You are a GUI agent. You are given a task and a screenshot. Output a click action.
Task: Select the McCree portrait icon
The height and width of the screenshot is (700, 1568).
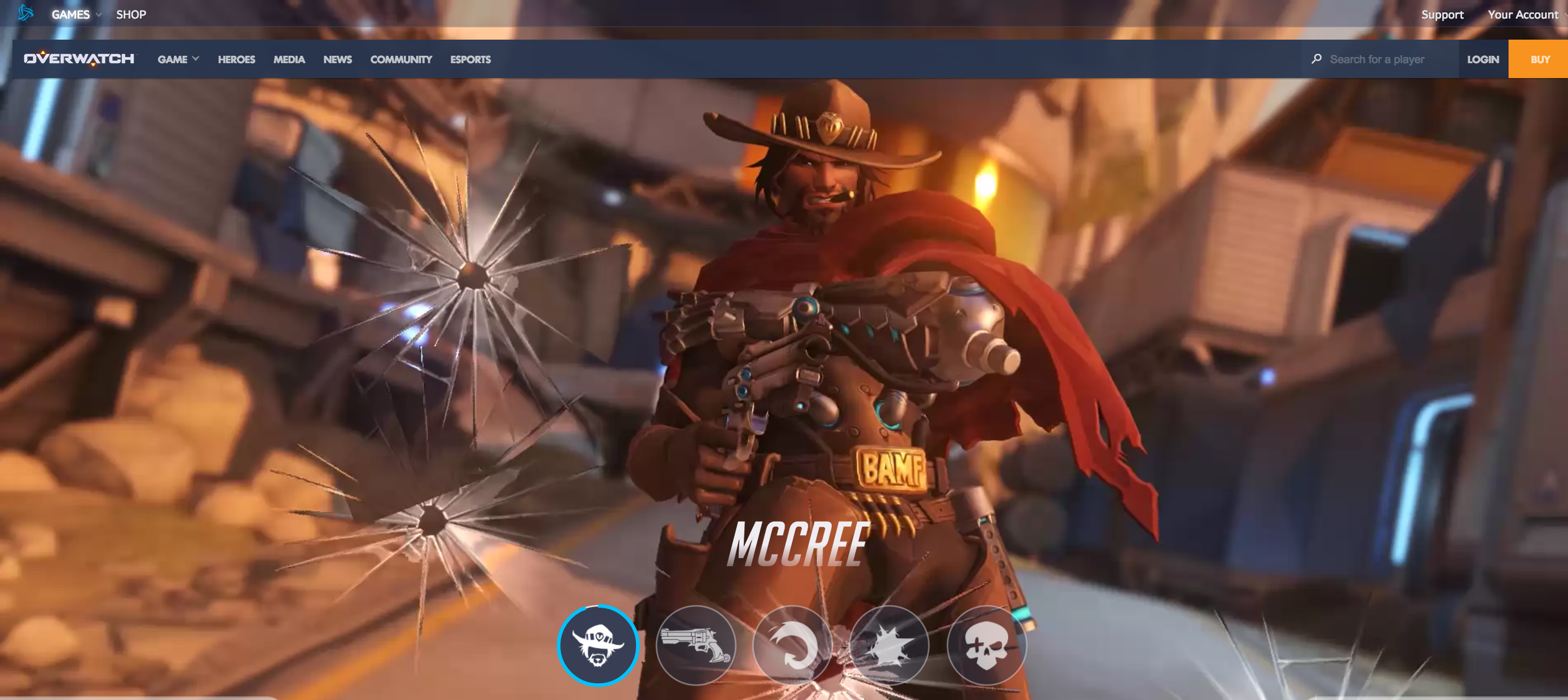pyautogui.click(x=598, y=645)
